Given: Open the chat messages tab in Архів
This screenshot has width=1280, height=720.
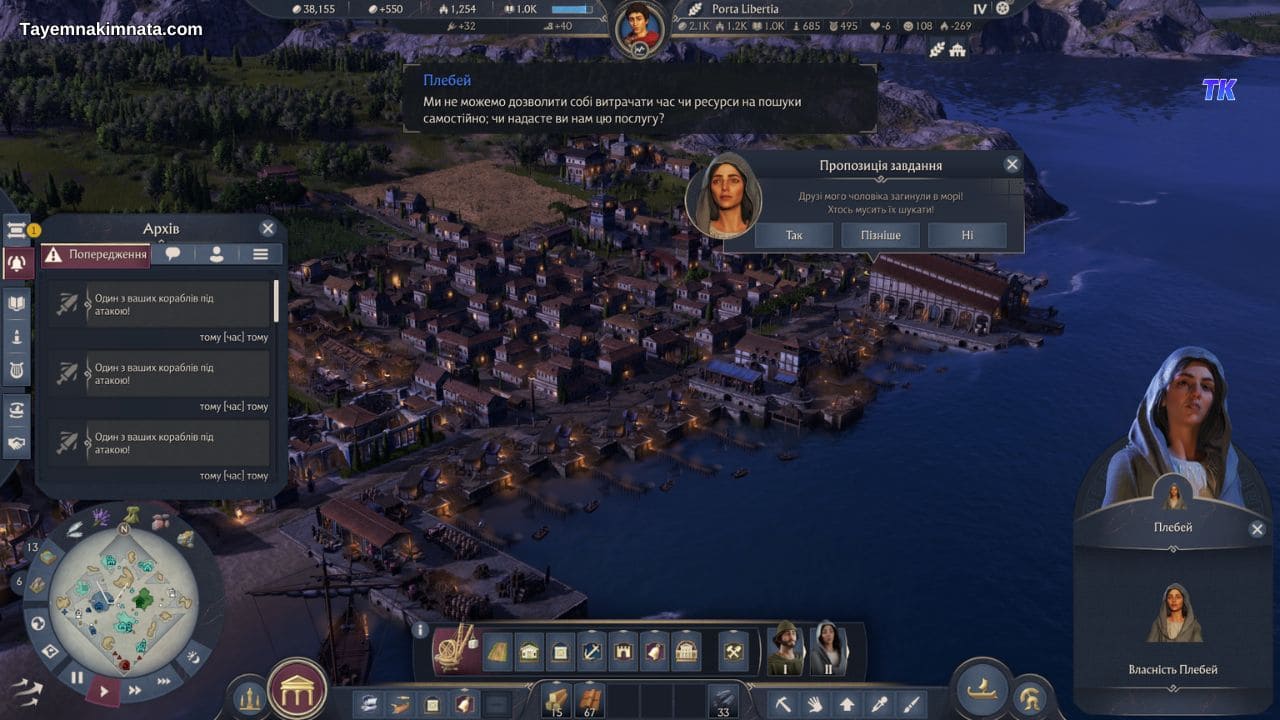Looking at the screenshot, I should pyautogui.click(x=172, y=254).
